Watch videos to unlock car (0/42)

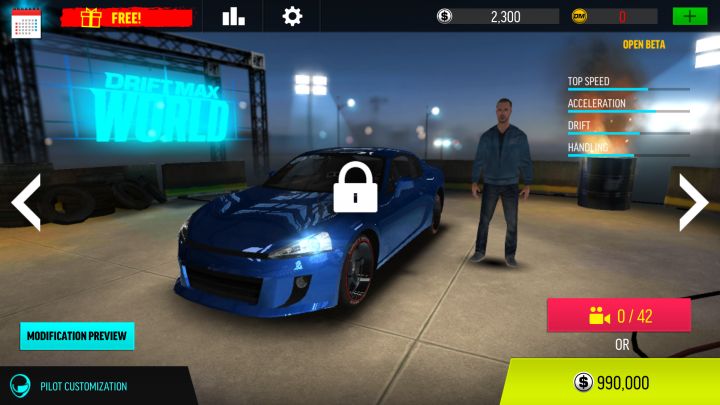tap(618, 316)
